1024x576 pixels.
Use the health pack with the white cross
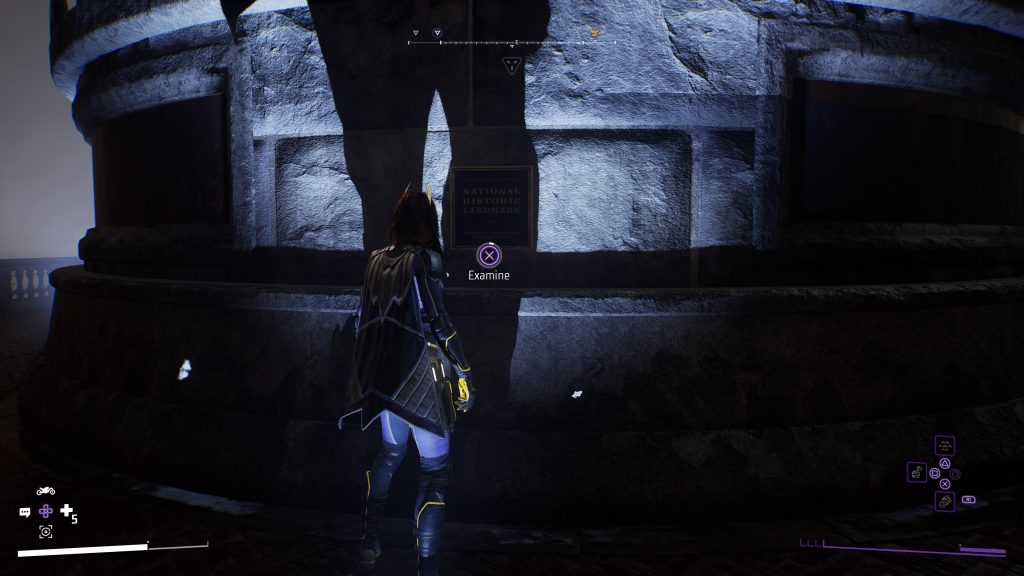point(67,512)
